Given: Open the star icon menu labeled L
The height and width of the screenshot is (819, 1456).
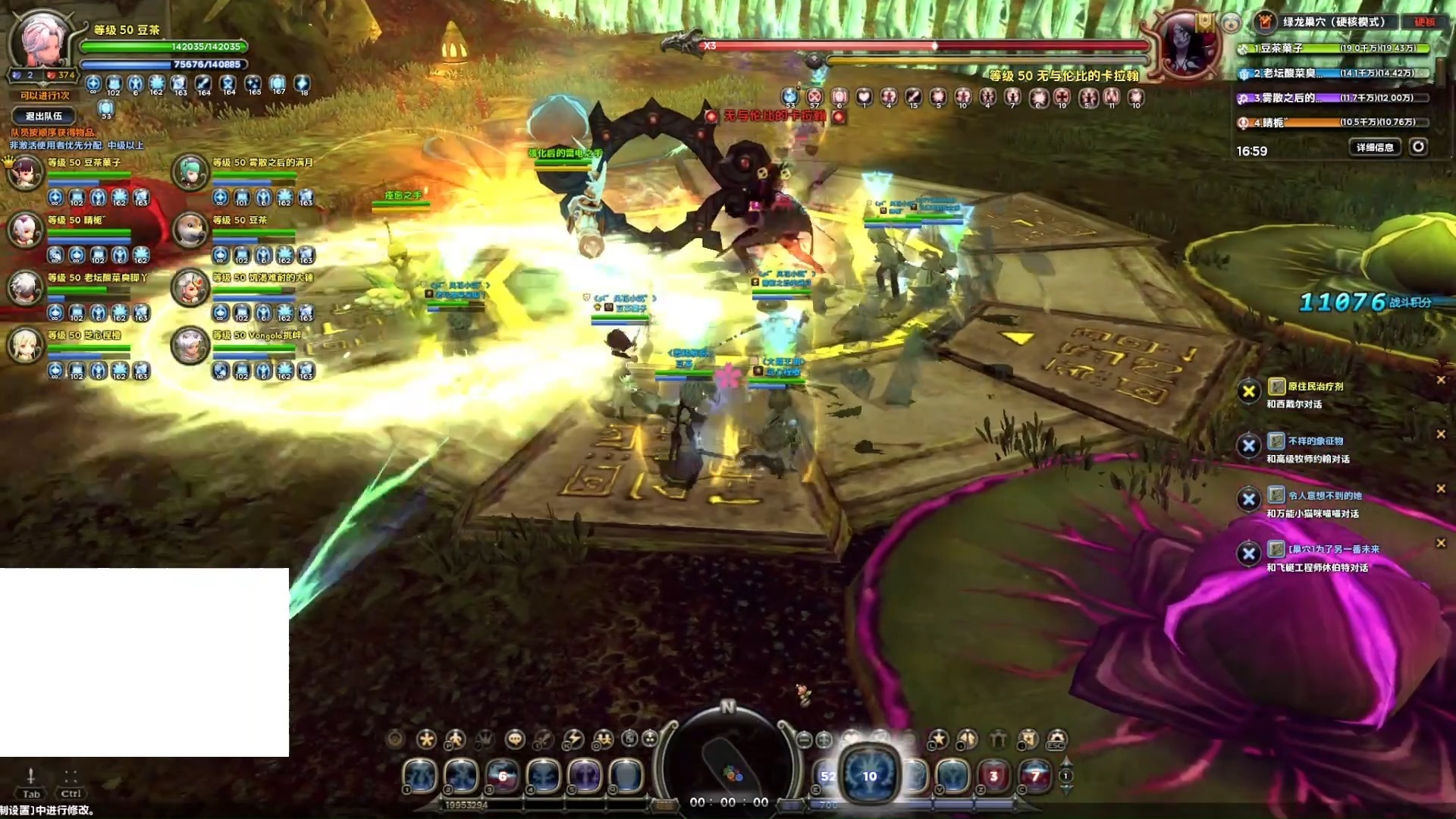Looking at the screenshot, I should coord(939,739).
